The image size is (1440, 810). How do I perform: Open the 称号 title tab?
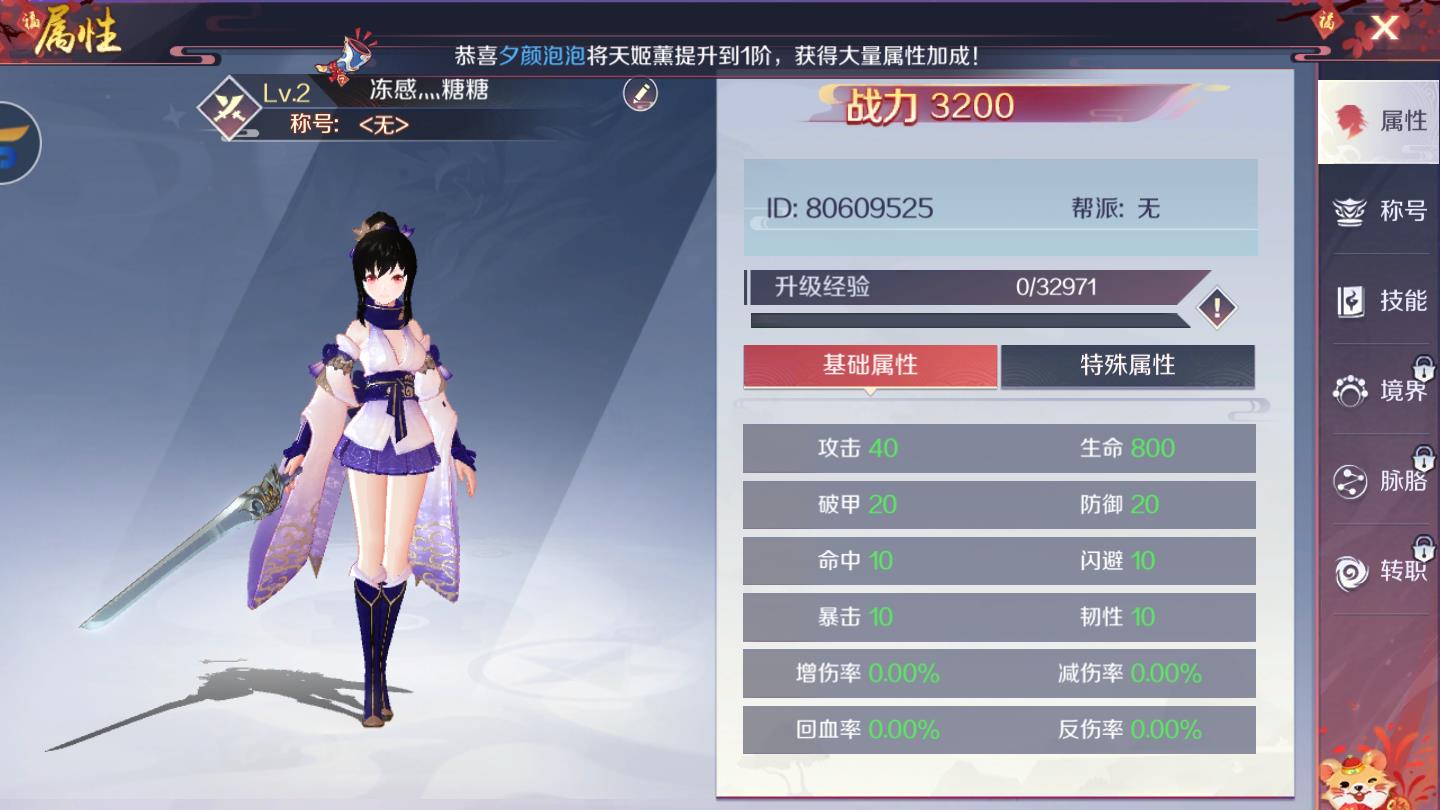(x=1378, y=211)
